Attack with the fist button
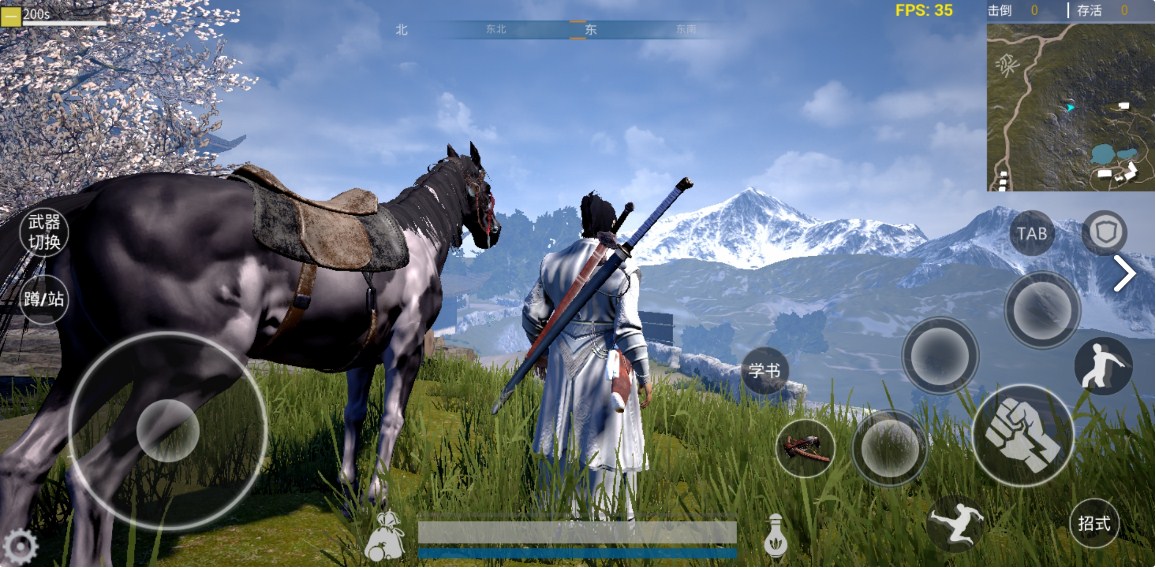1156x569 pixels. [1022, 435]
